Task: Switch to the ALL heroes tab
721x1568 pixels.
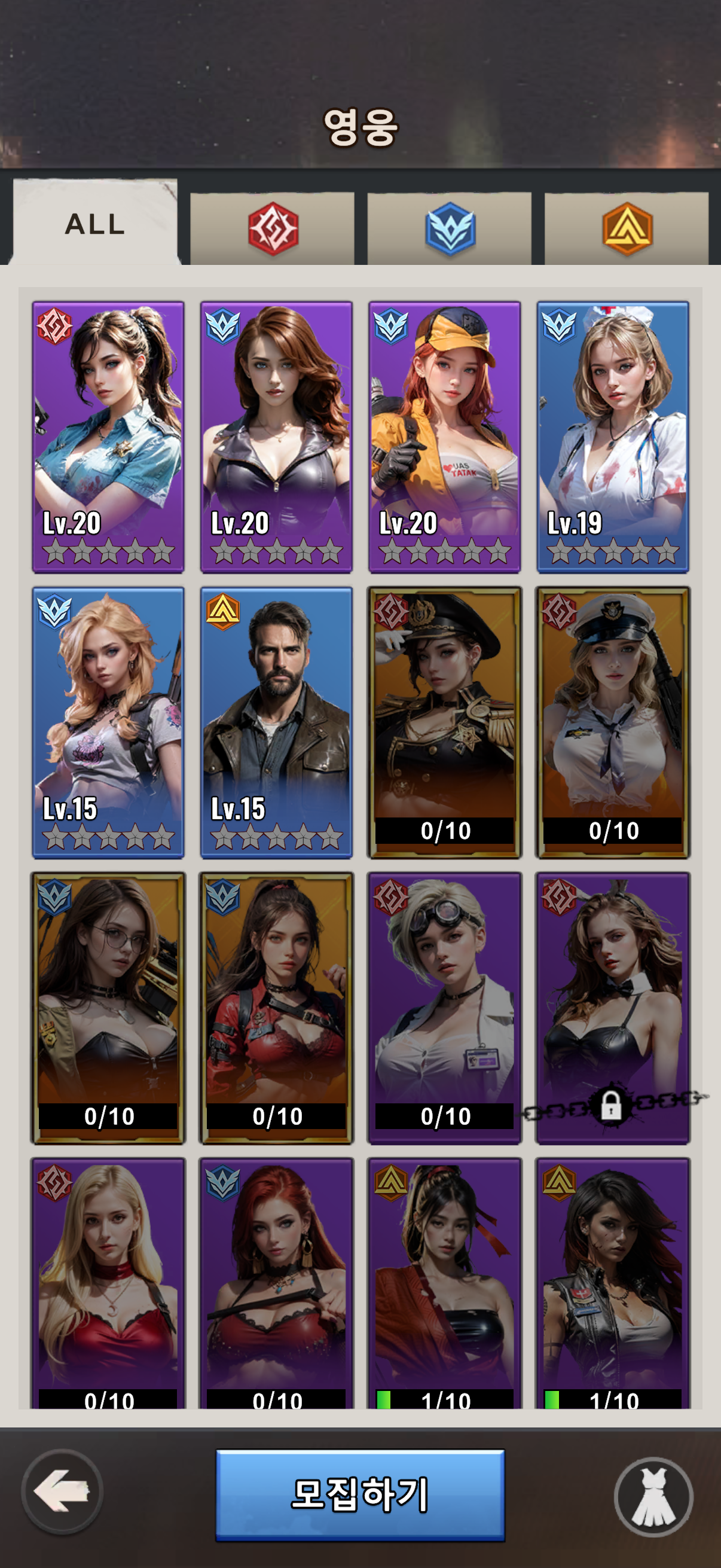Action: tap(95, 224)
